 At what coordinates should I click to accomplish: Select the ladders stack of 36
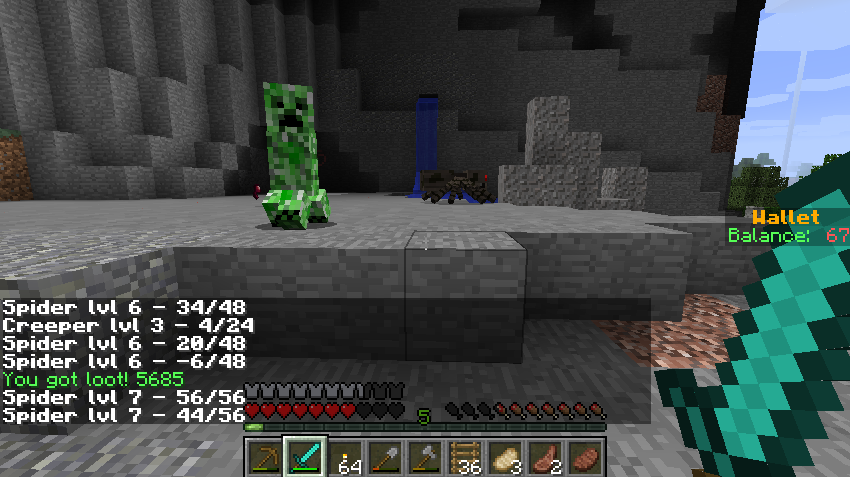tap(465, 458)
